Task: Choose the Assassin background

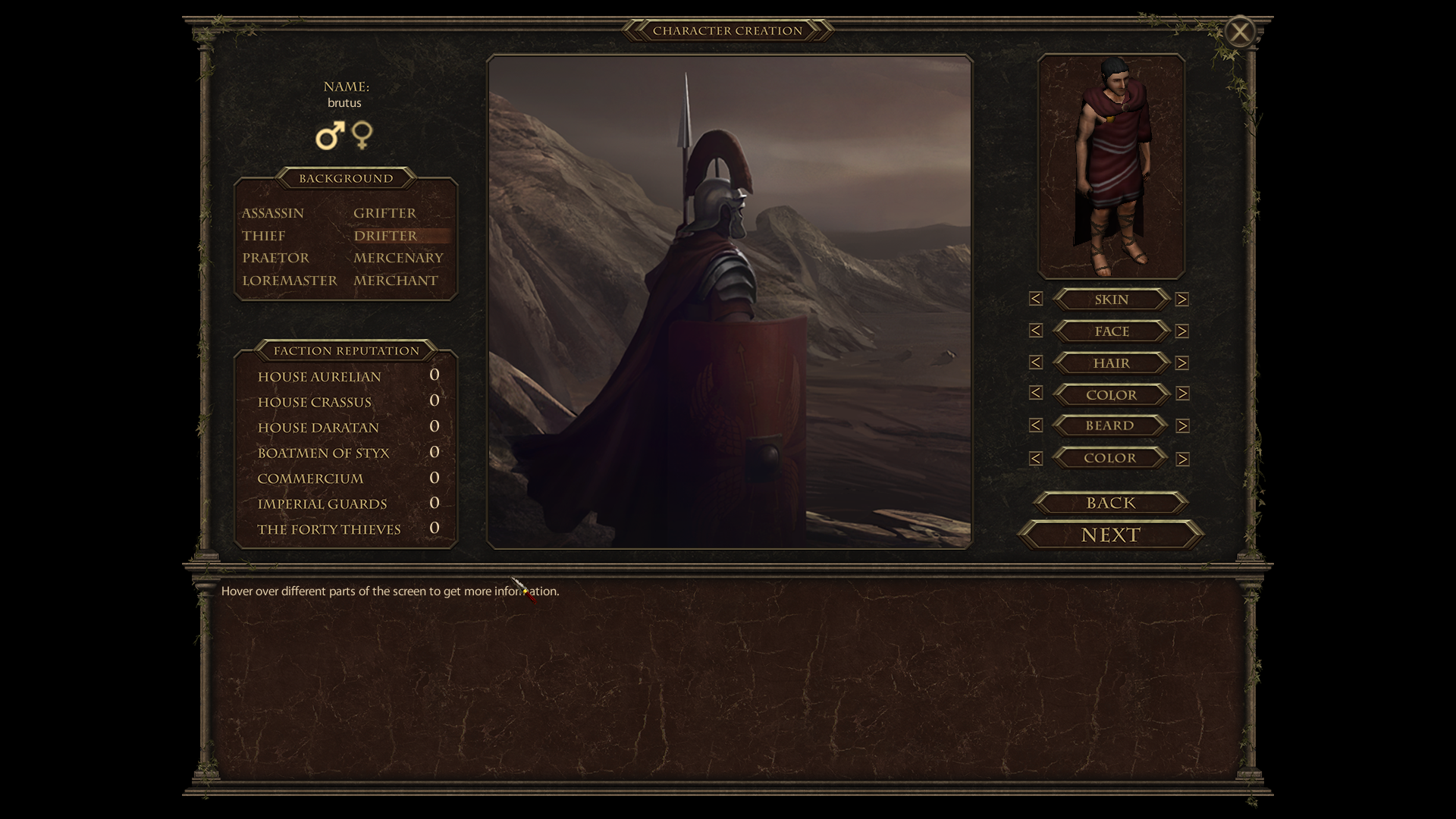Action: (x=272, y=213)
